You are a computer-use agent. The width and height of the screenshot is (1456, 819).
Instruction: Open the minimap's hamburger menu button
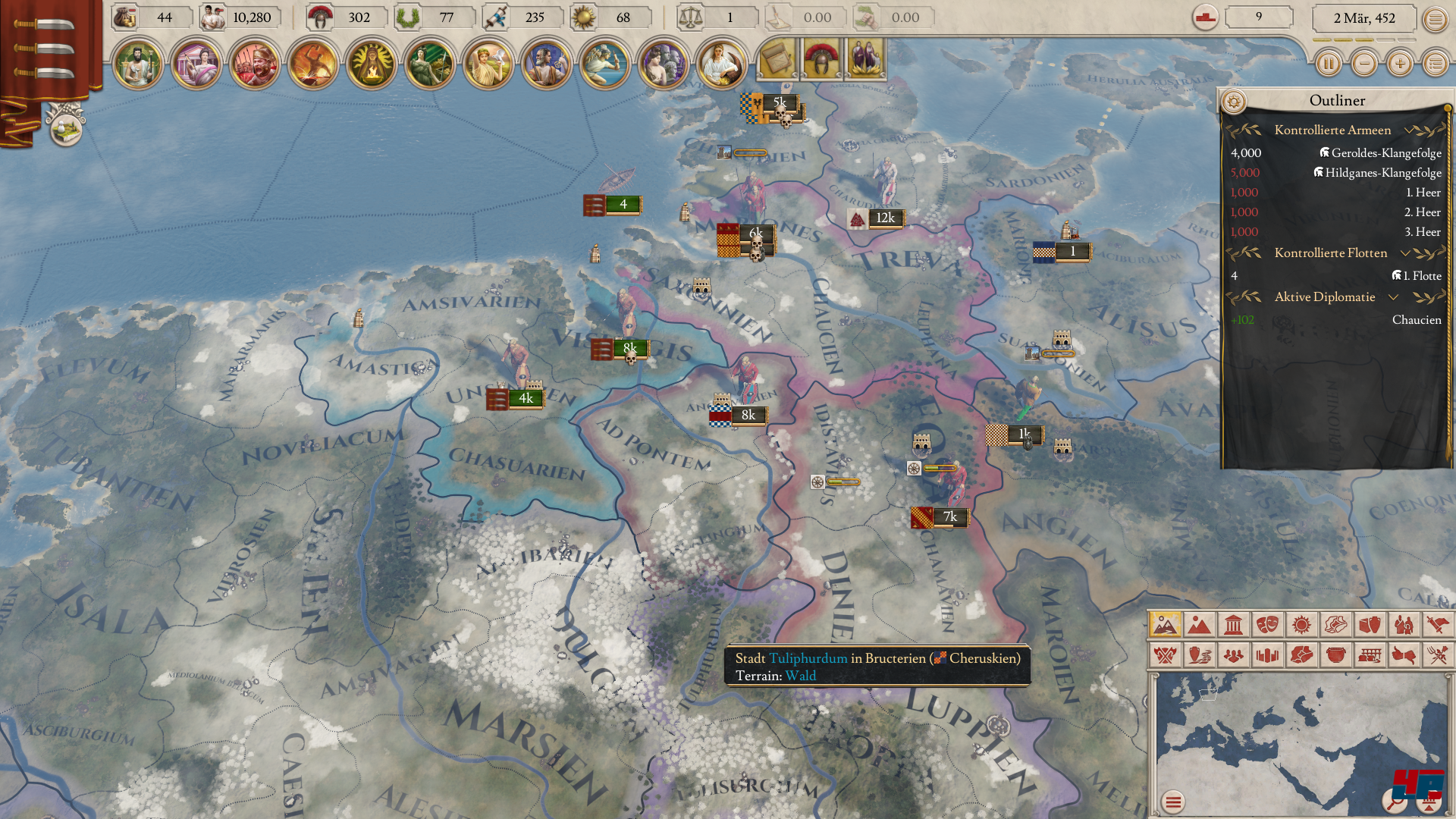[1173, 802]
